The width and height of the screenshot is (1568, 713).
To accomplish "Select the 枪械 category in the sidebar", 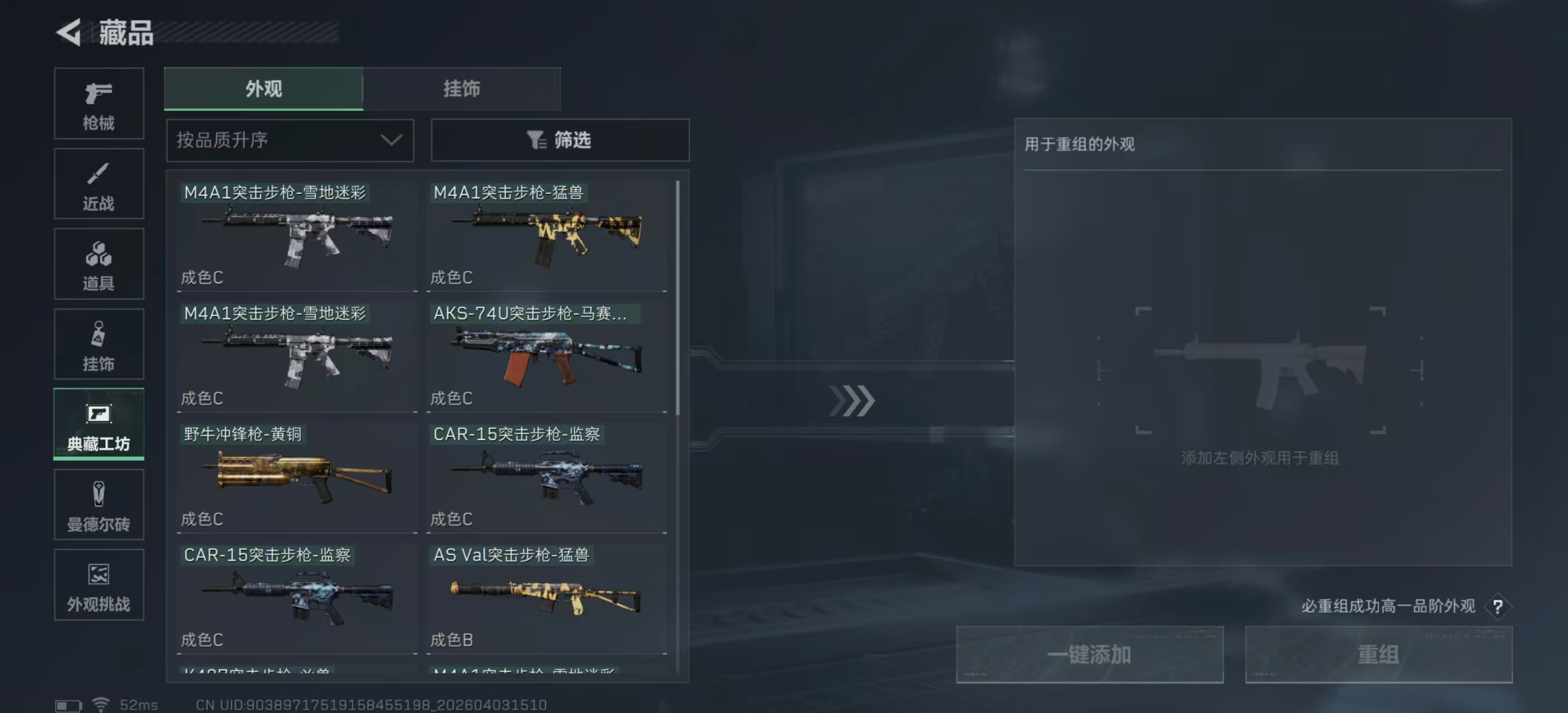I will [99, 104].
